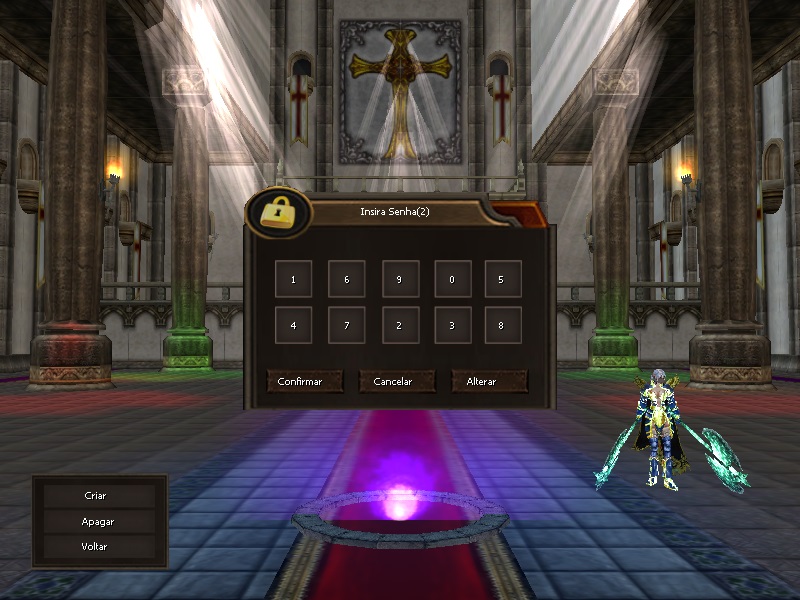Choose the number 3 key
Image resolution: width=800 pixels, height=600 pixels.
click(x=452, y=325)
